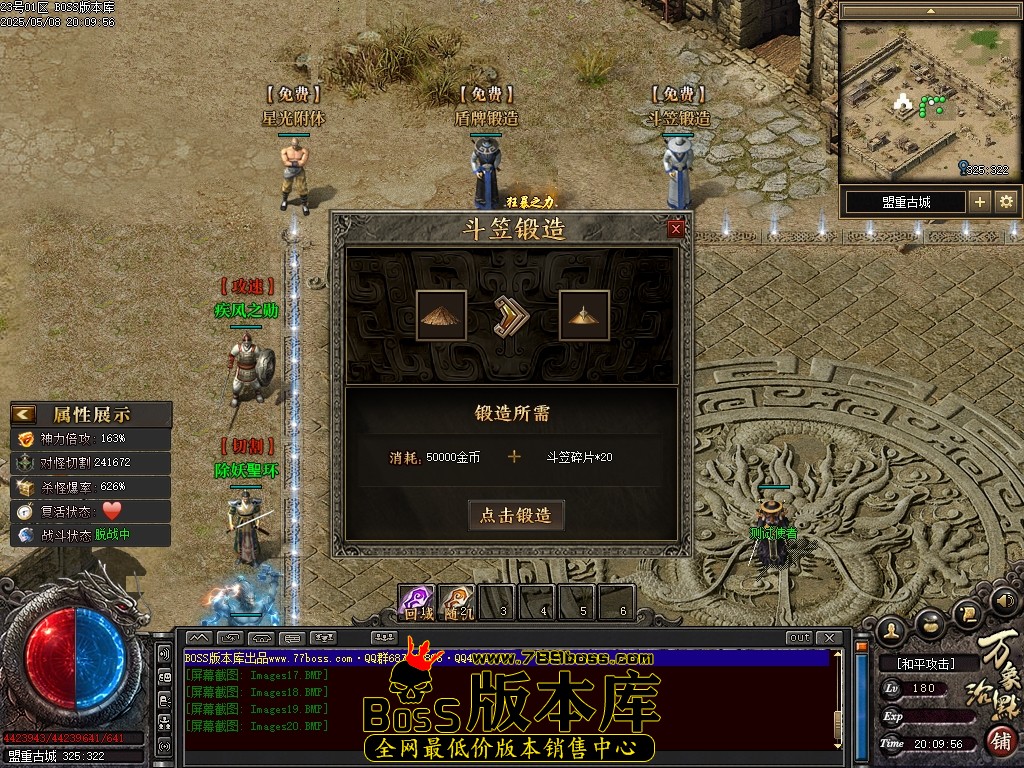The image size is (1024, 768).
Task: Collapse the 属性展示 attribute panel arrow
Action: click(24, 414)
